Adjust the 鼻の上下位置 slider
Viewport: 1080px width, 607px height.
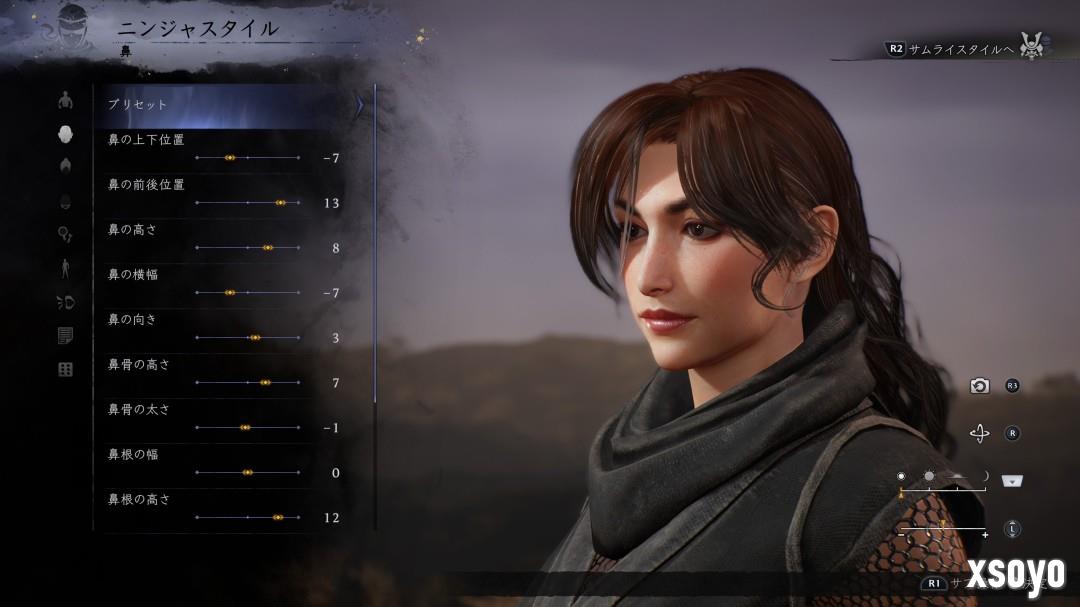[230, 158]
